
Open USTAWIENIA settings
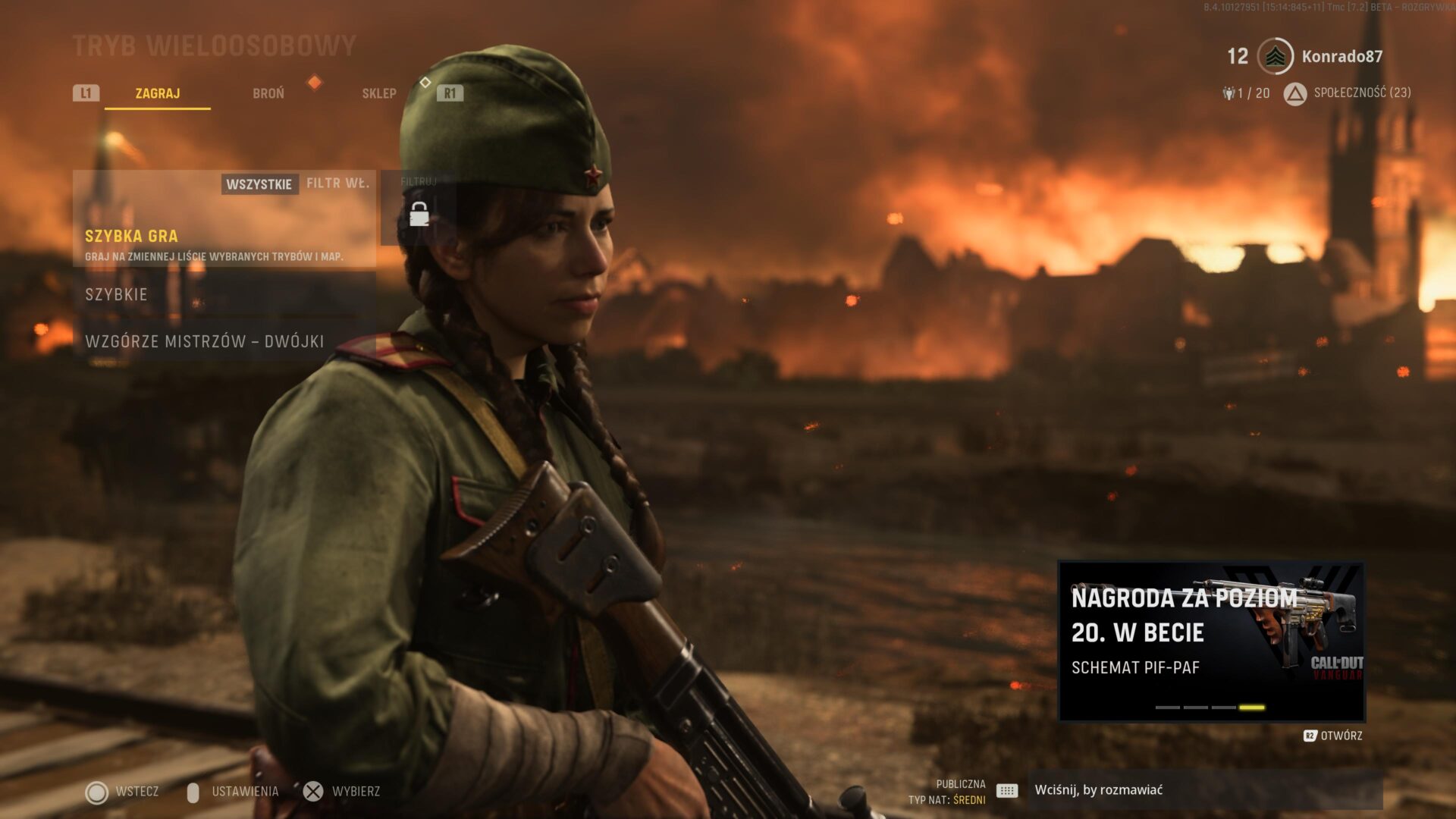pyautogui.click(x=234, y=792)
